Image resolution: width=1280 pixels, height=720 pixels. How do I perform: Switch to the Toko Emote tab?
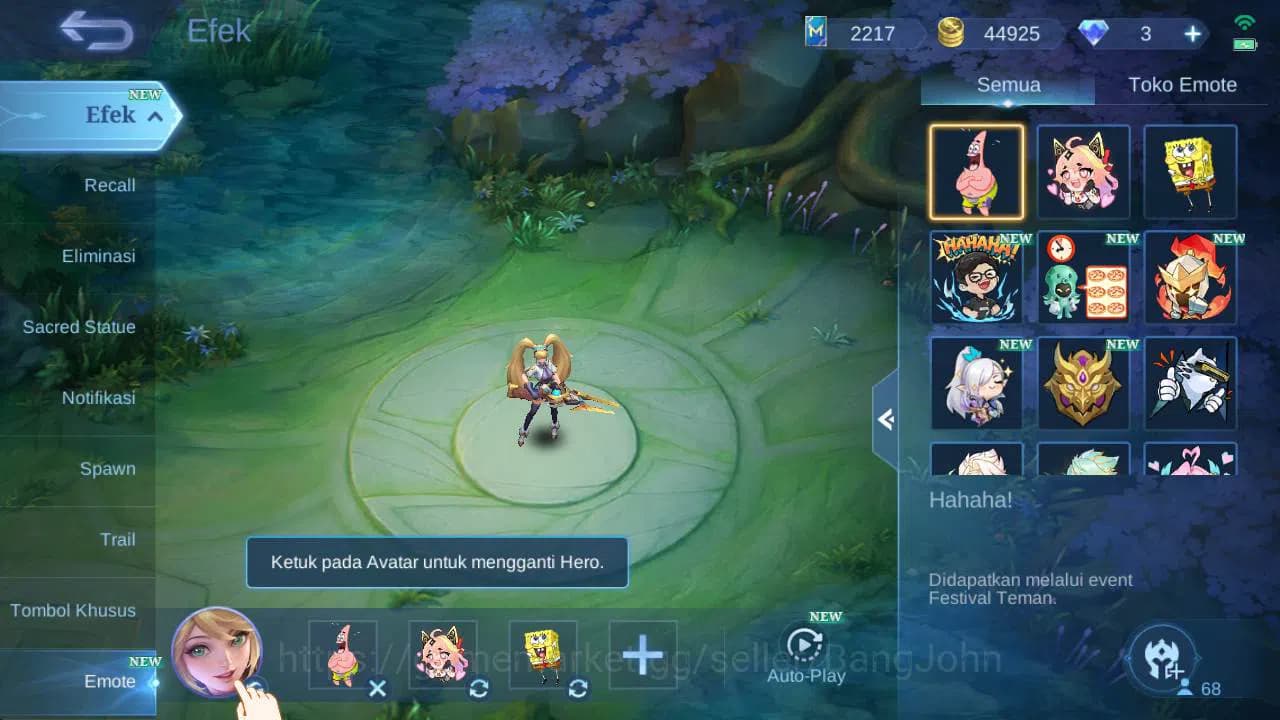pyautogui.click(x=1183, y=85)
